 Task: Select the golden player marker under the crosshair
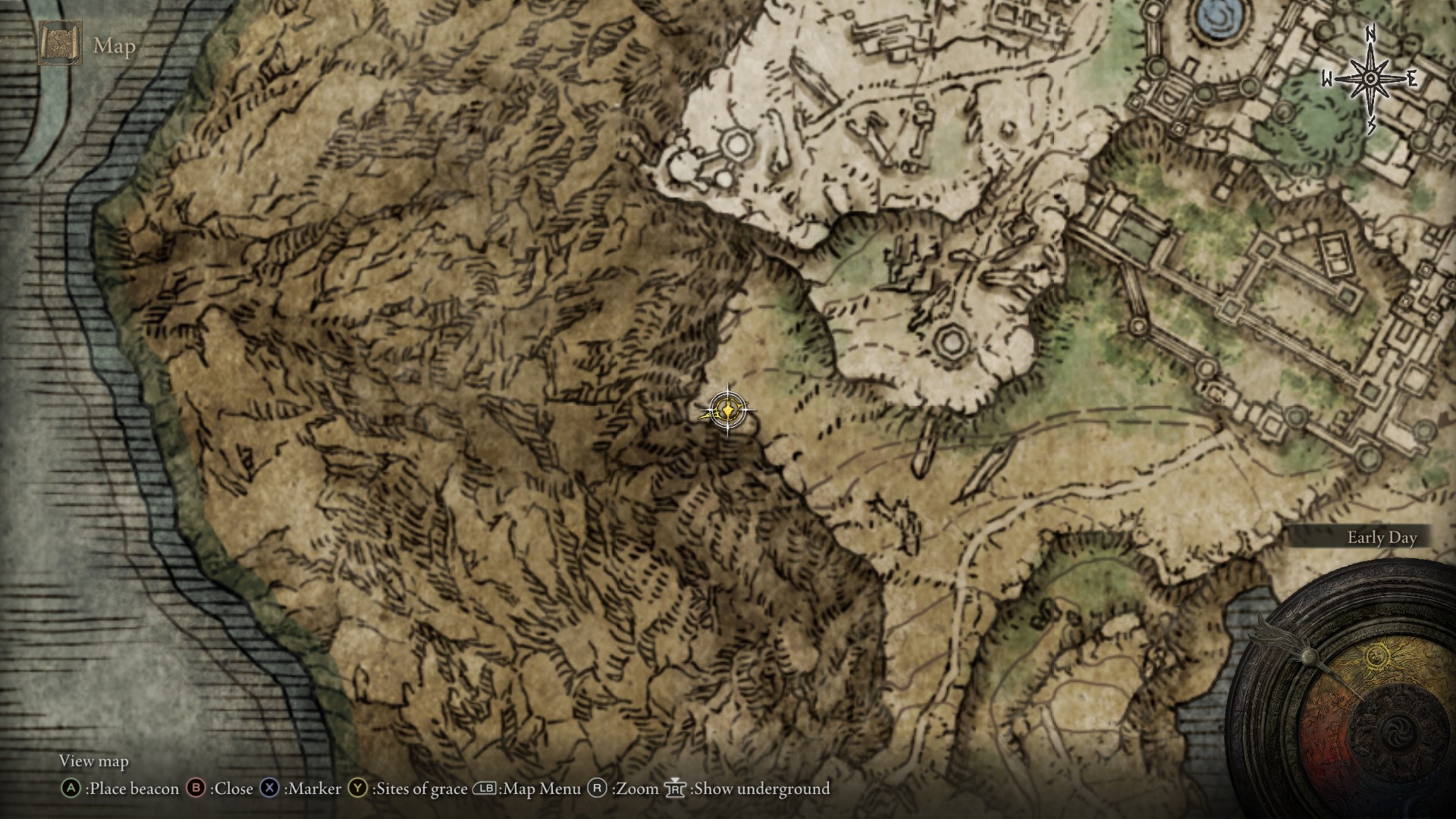coord(727,411)
